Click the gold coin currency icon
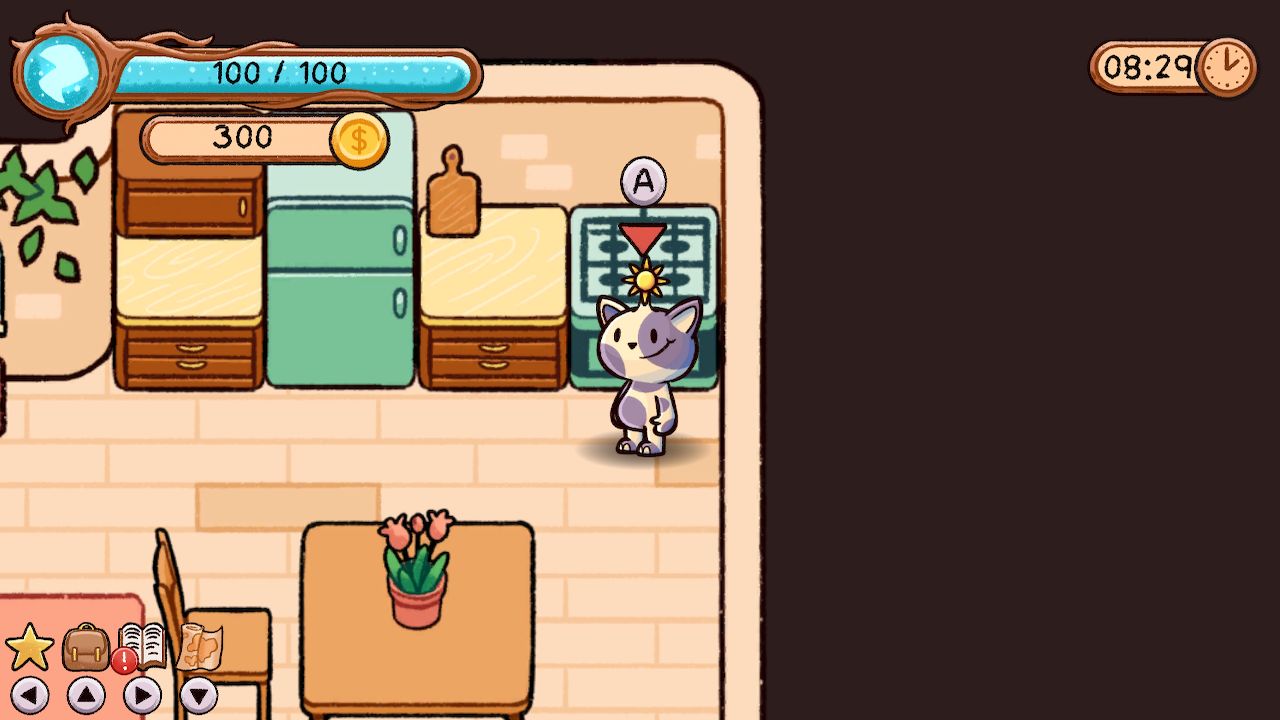The width and height of the screenshot is (1280, 720). pyautogui.click(x=357, y=137)
